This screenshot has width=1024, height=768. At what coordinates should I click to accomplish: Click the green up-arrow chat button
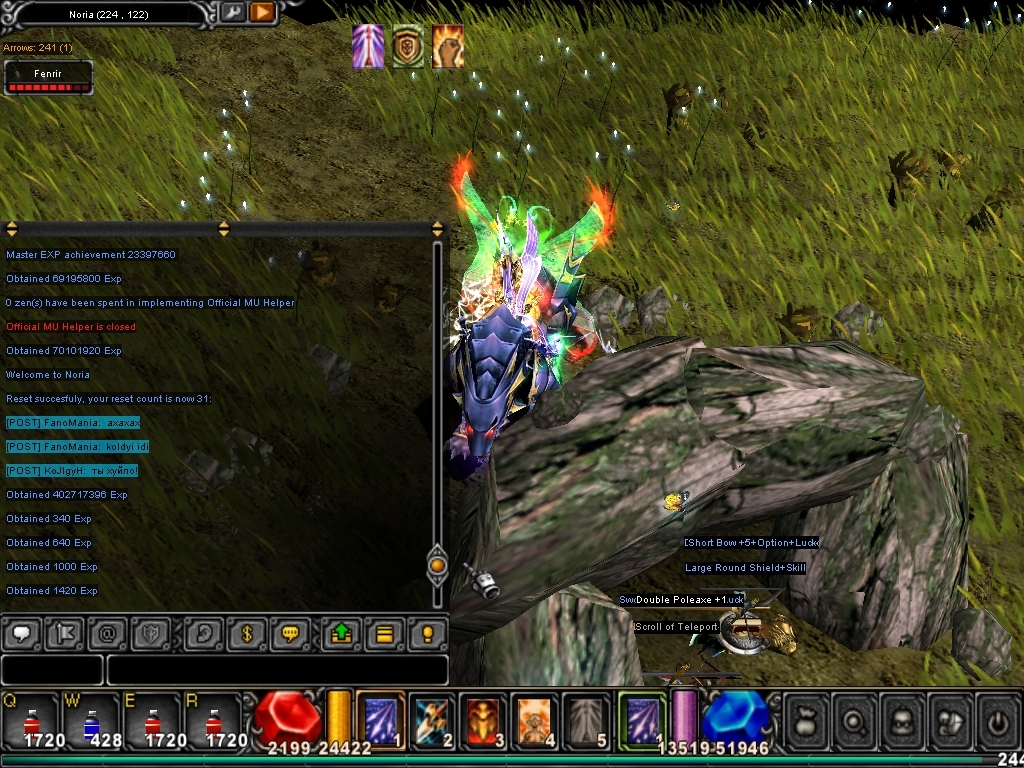click(x=340, y=634)
